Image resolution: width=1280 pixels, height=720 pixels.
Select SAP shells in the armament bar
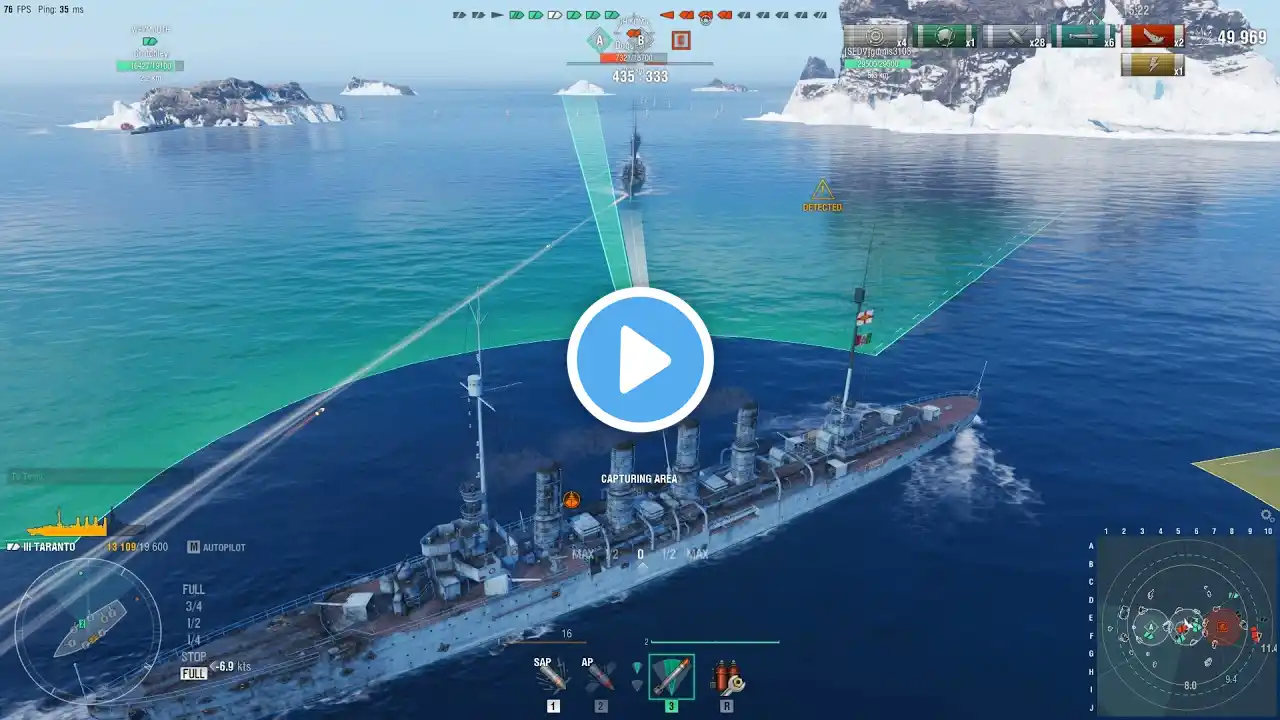tap(552, 678)
